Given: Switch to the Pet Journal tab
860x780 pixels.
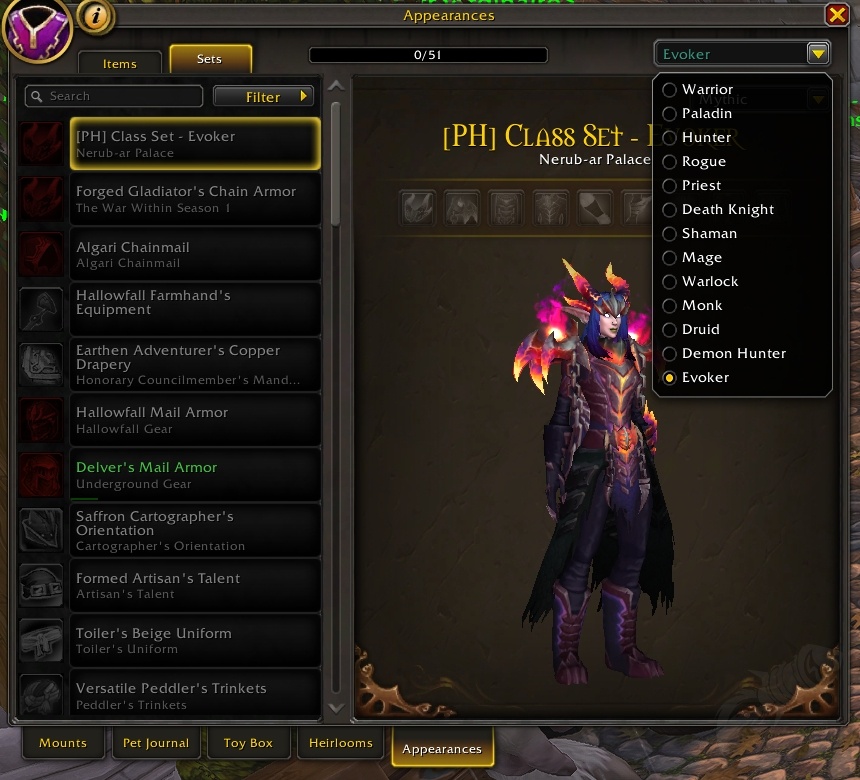Looking at the screenshot, I should pyautogui.click(x=156, y=744).
